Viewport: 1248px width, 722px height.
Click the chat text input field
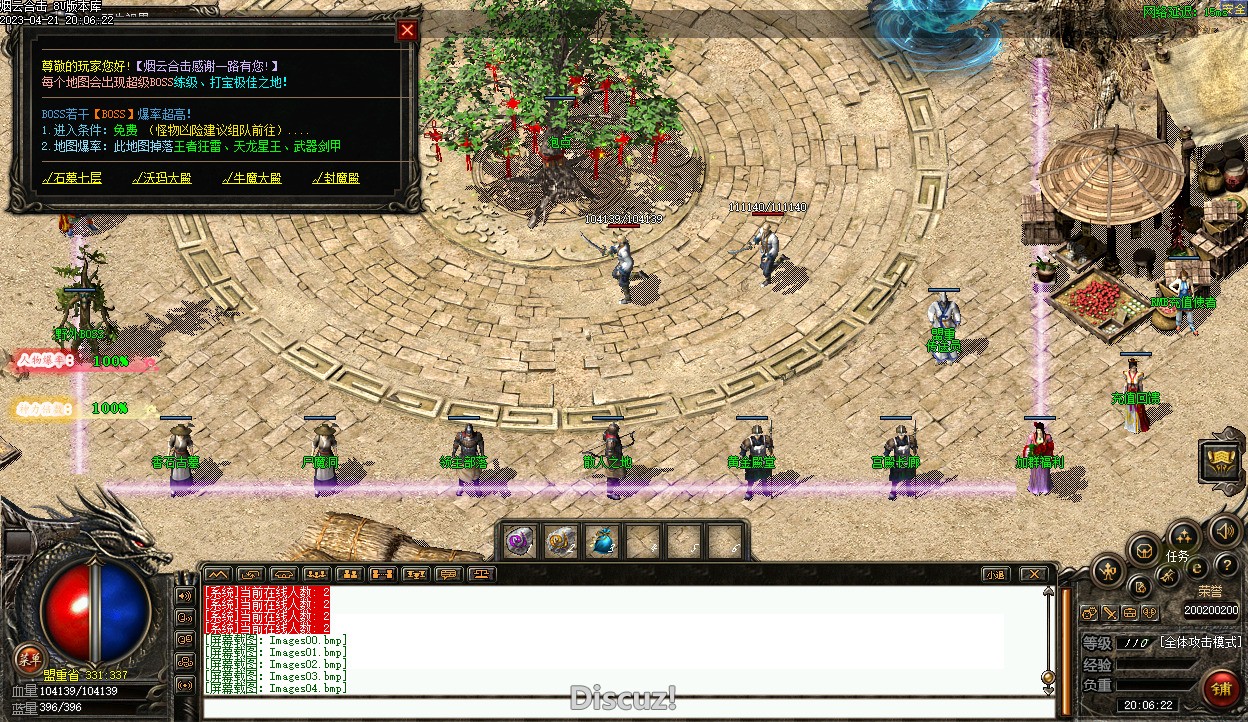620,708
